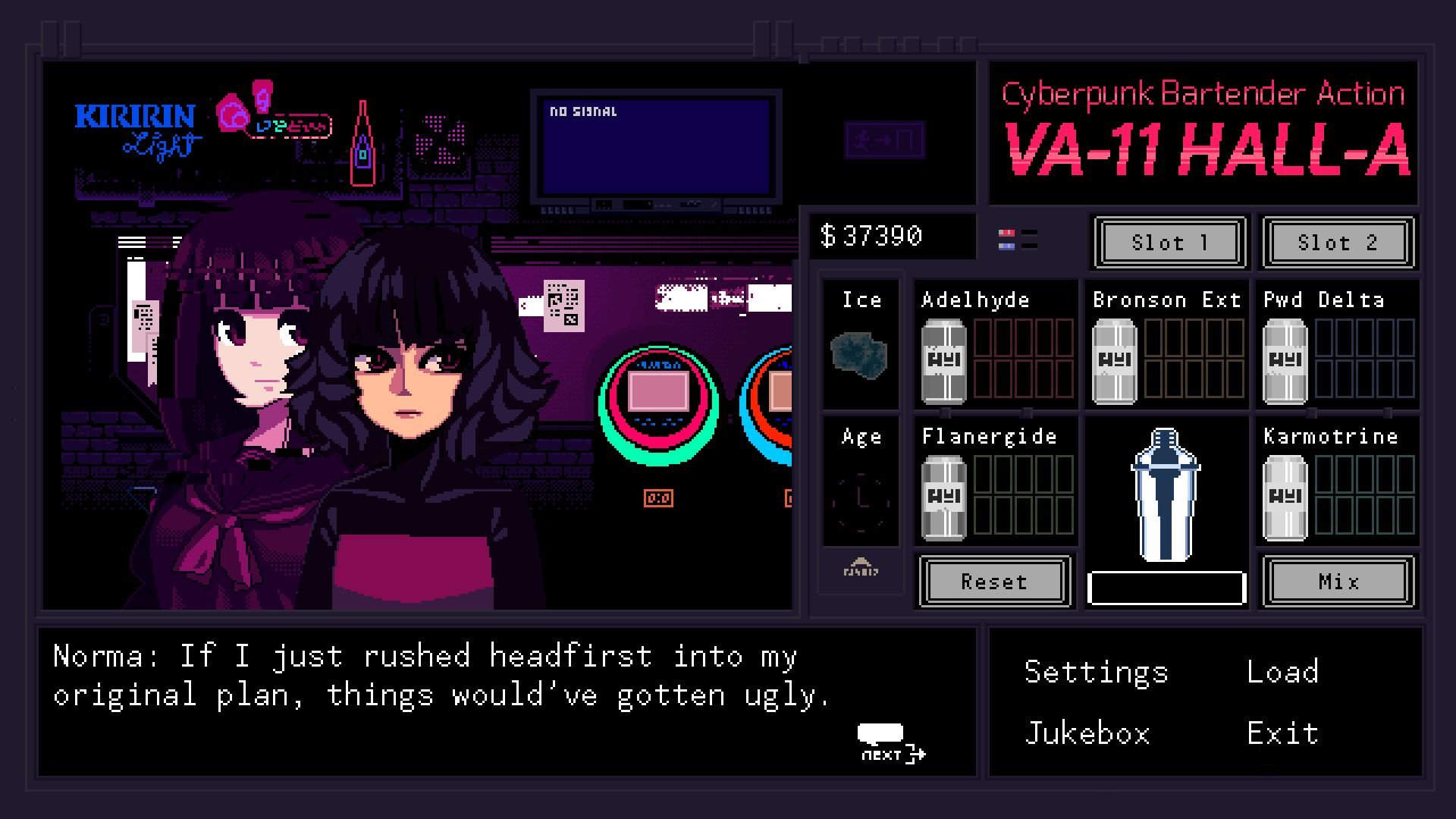1456x819 pixels.
Task: Toggle the red/blue mixing speed indicator
Action: (x=1016, y=237)
